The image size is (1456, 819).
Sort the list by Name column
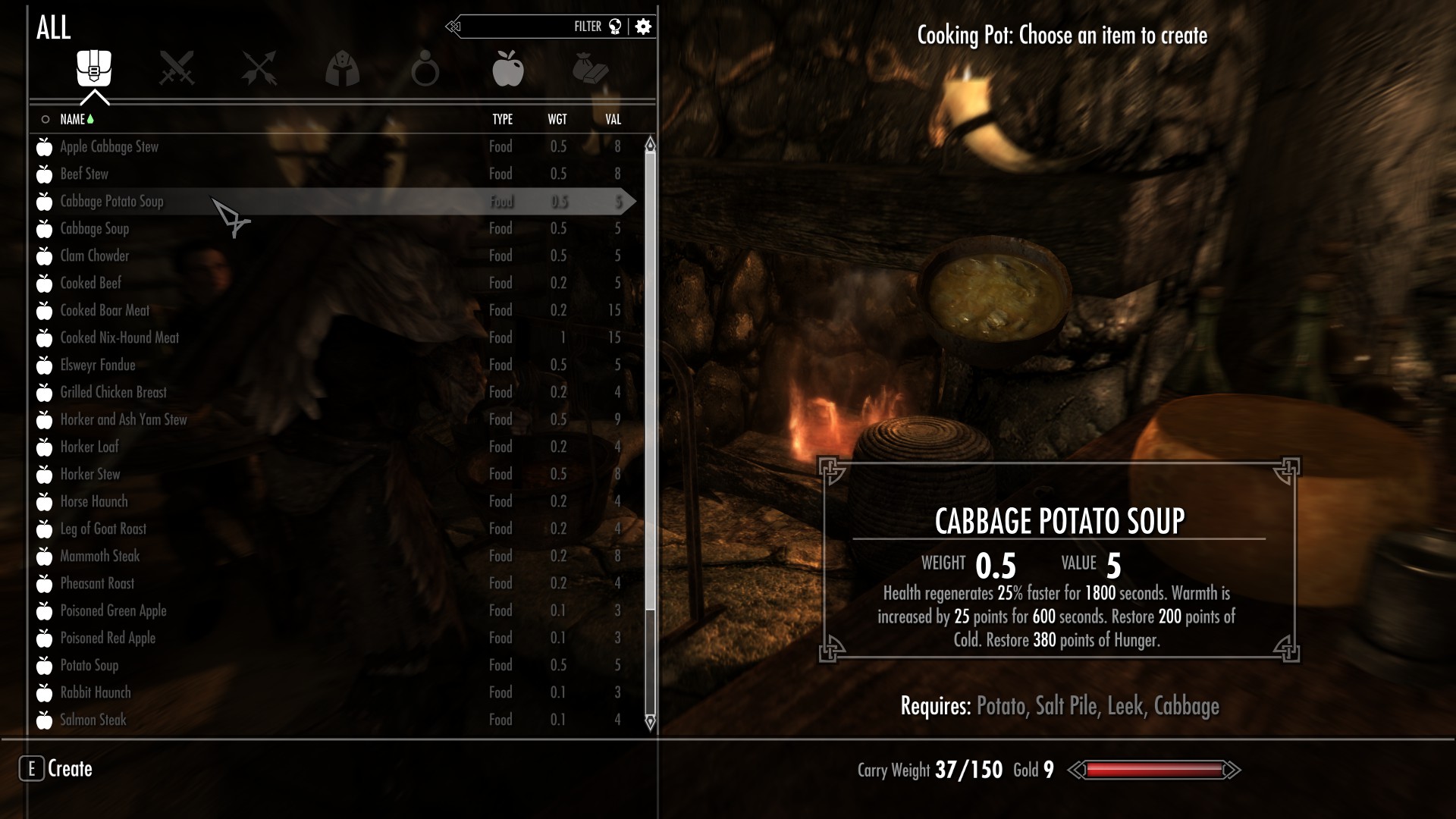(73, 119)
